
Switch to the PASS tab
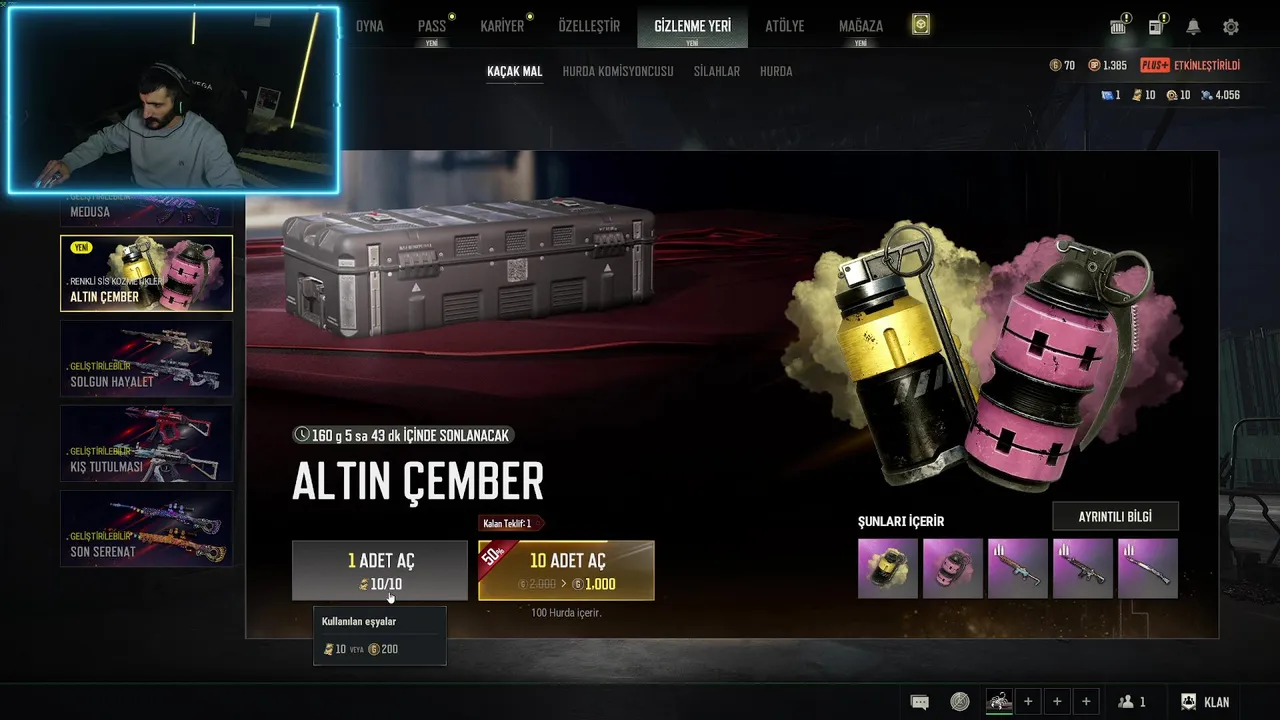pos(432,26)
